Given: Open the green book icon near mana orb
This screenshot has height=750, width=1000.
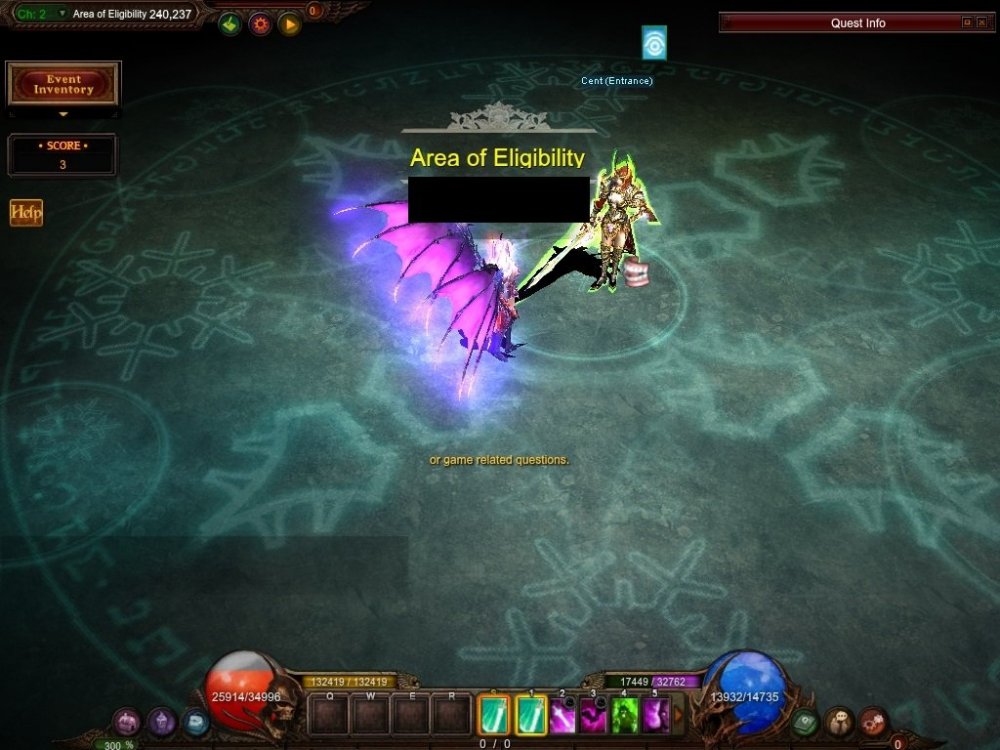Looking at the screenshot, I should click(x=805, y=721).
